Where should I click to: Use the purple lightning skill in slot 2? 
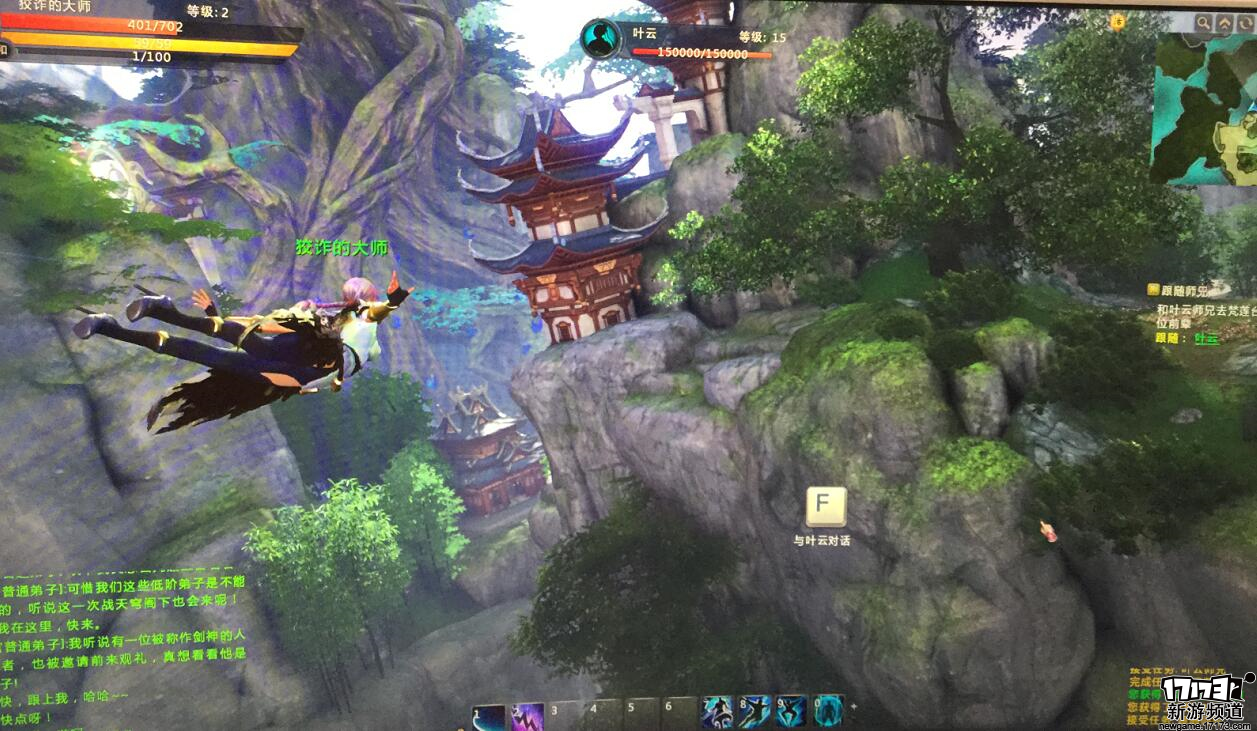pos(527,716)
